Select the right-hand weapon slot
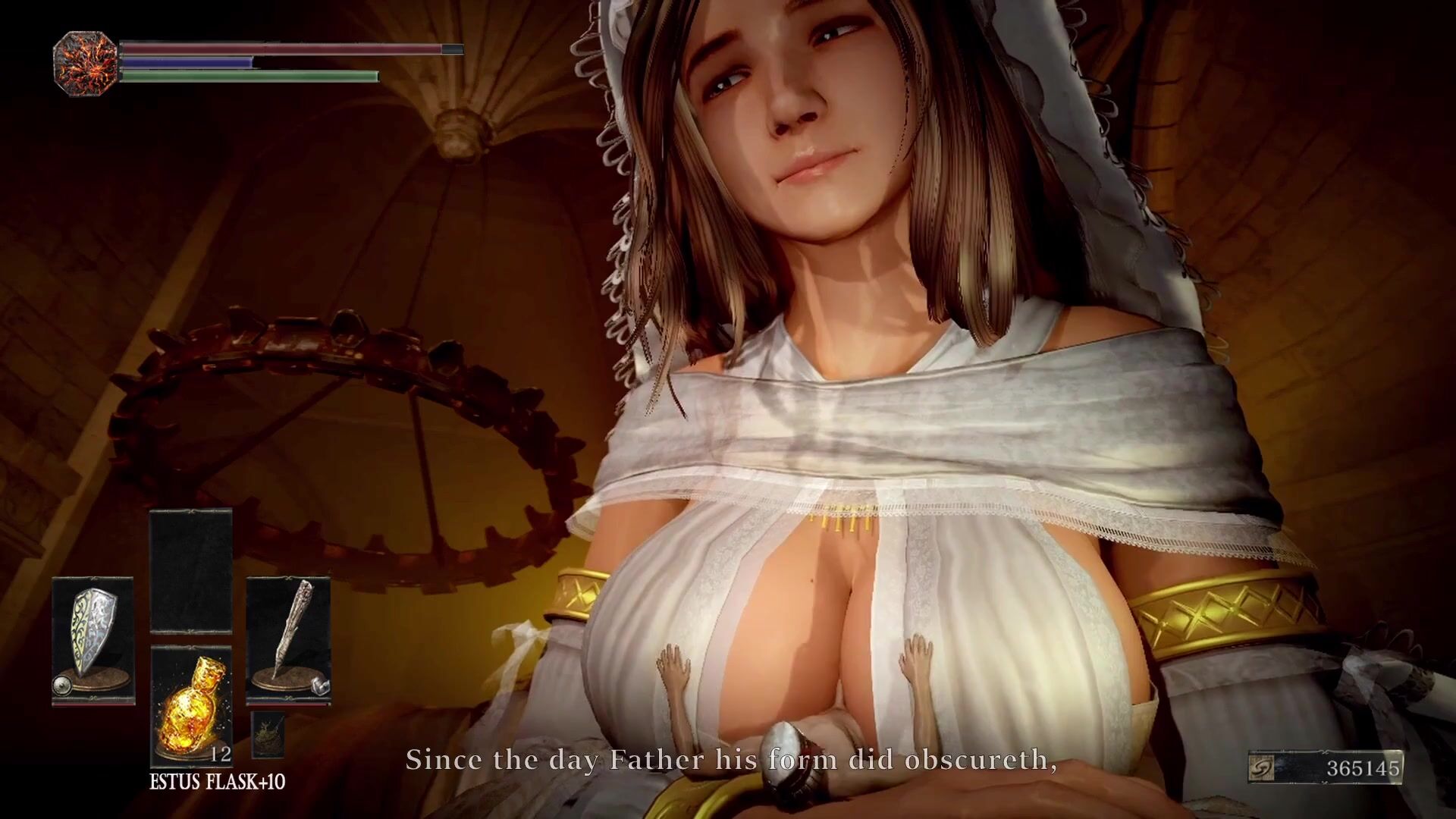This screenshot has height=819, width=1456. 288,641
